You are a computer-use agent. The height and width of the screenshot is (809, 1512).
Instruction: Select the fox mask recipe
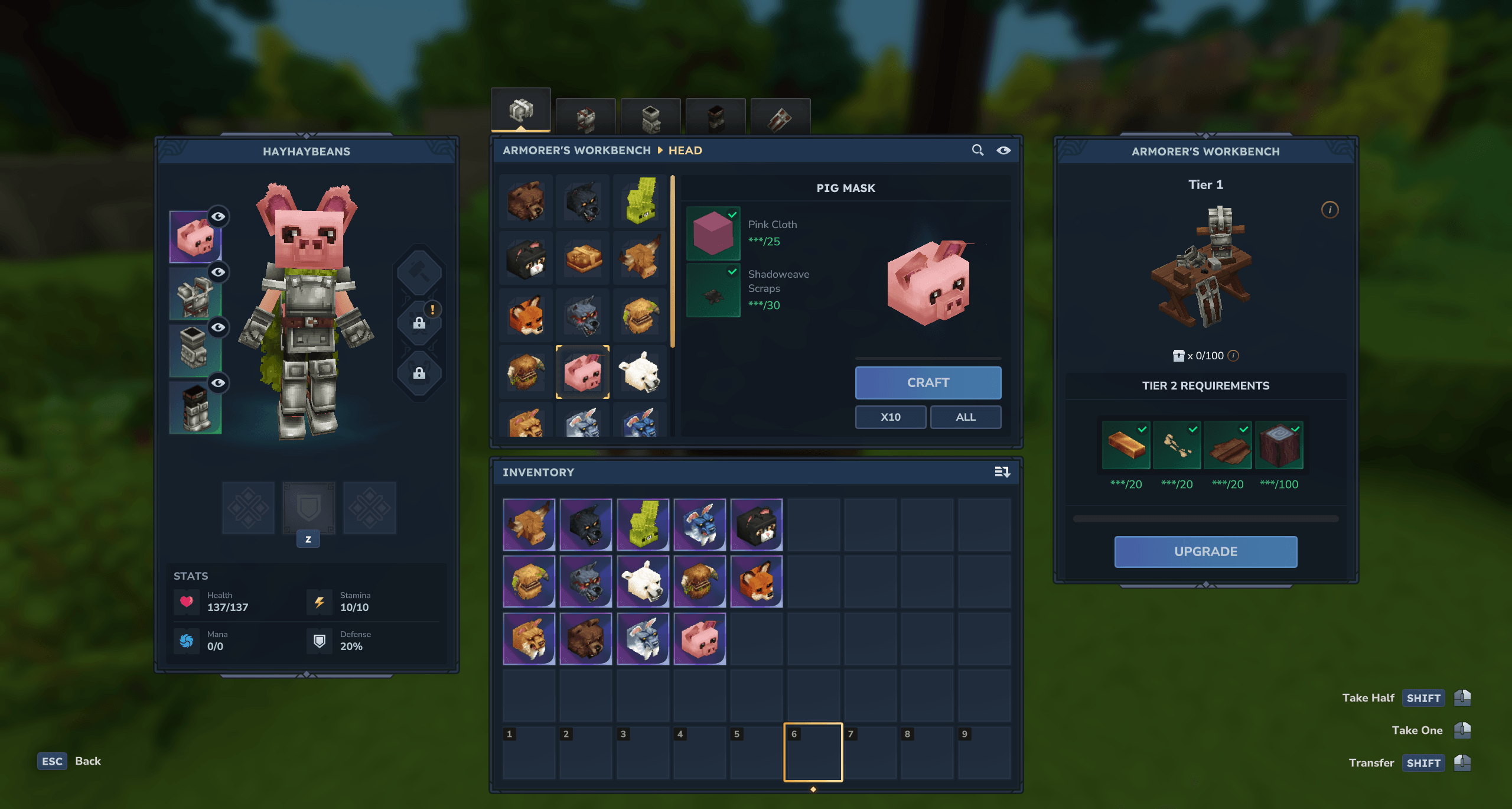[526, 316]
